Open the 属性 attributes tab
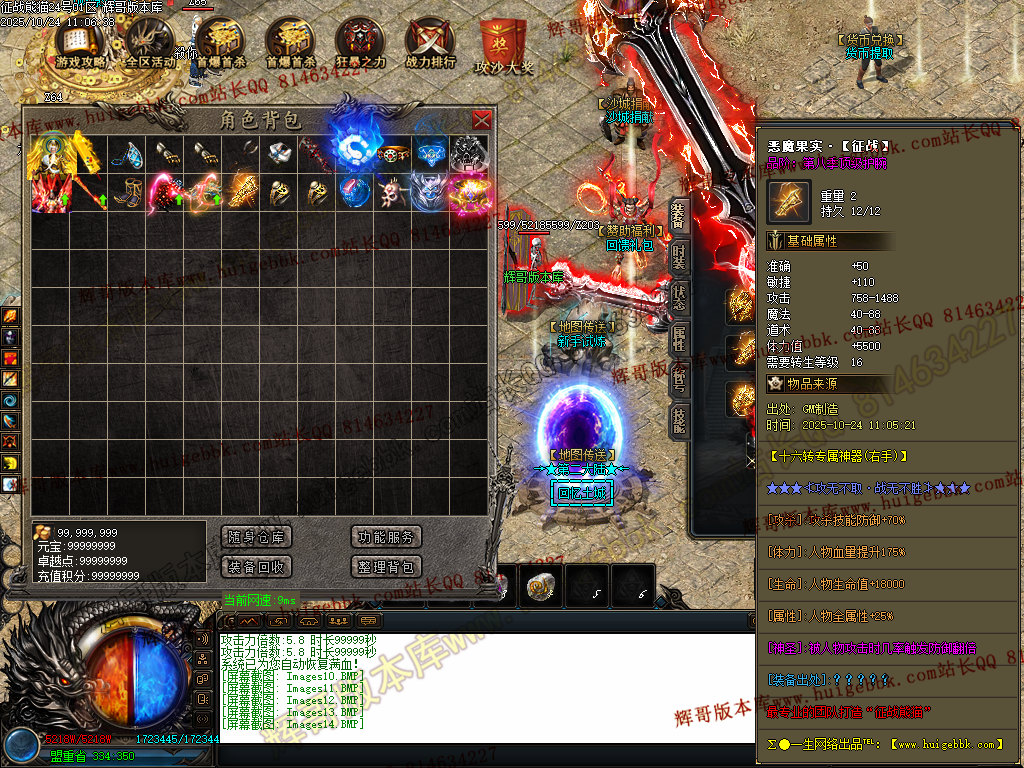1024x768 pixels. pyautogui.click(x=679, y=337)
